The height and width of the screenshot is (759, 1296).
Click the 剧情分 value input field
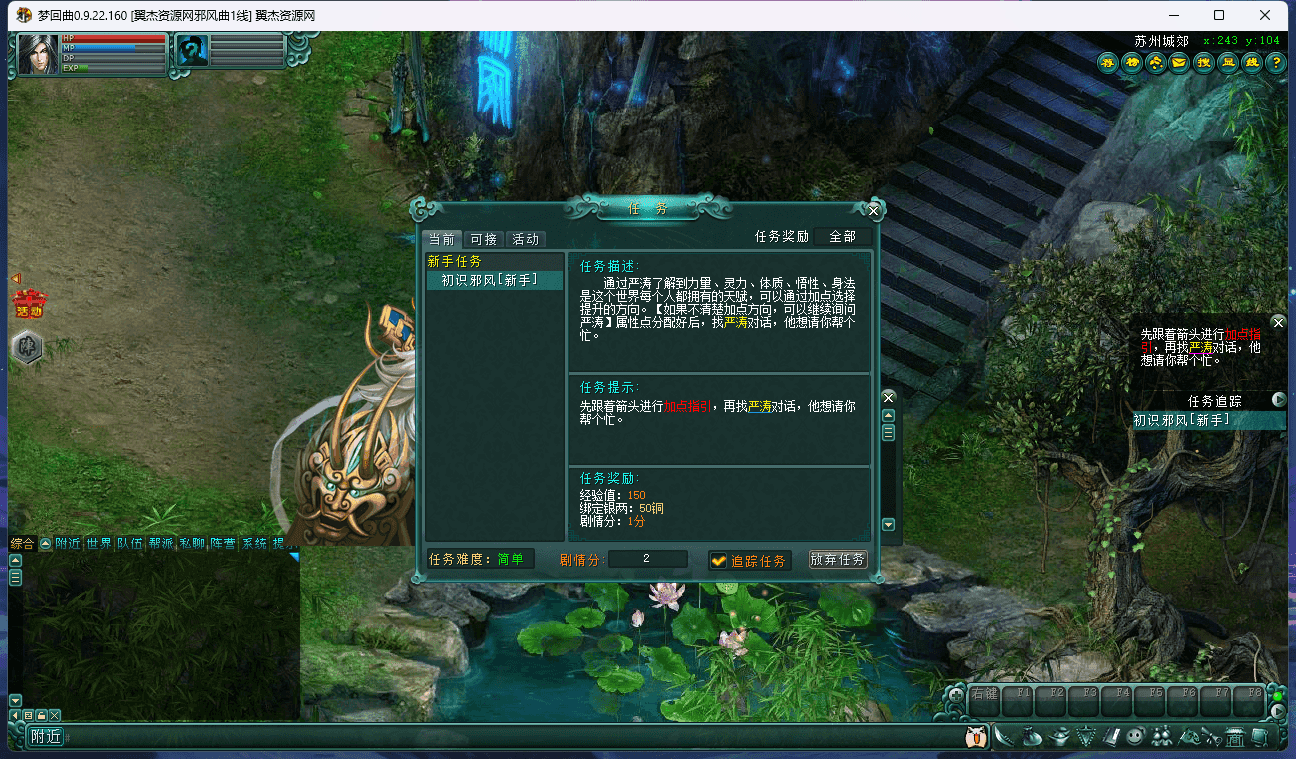tap(648, 560)
